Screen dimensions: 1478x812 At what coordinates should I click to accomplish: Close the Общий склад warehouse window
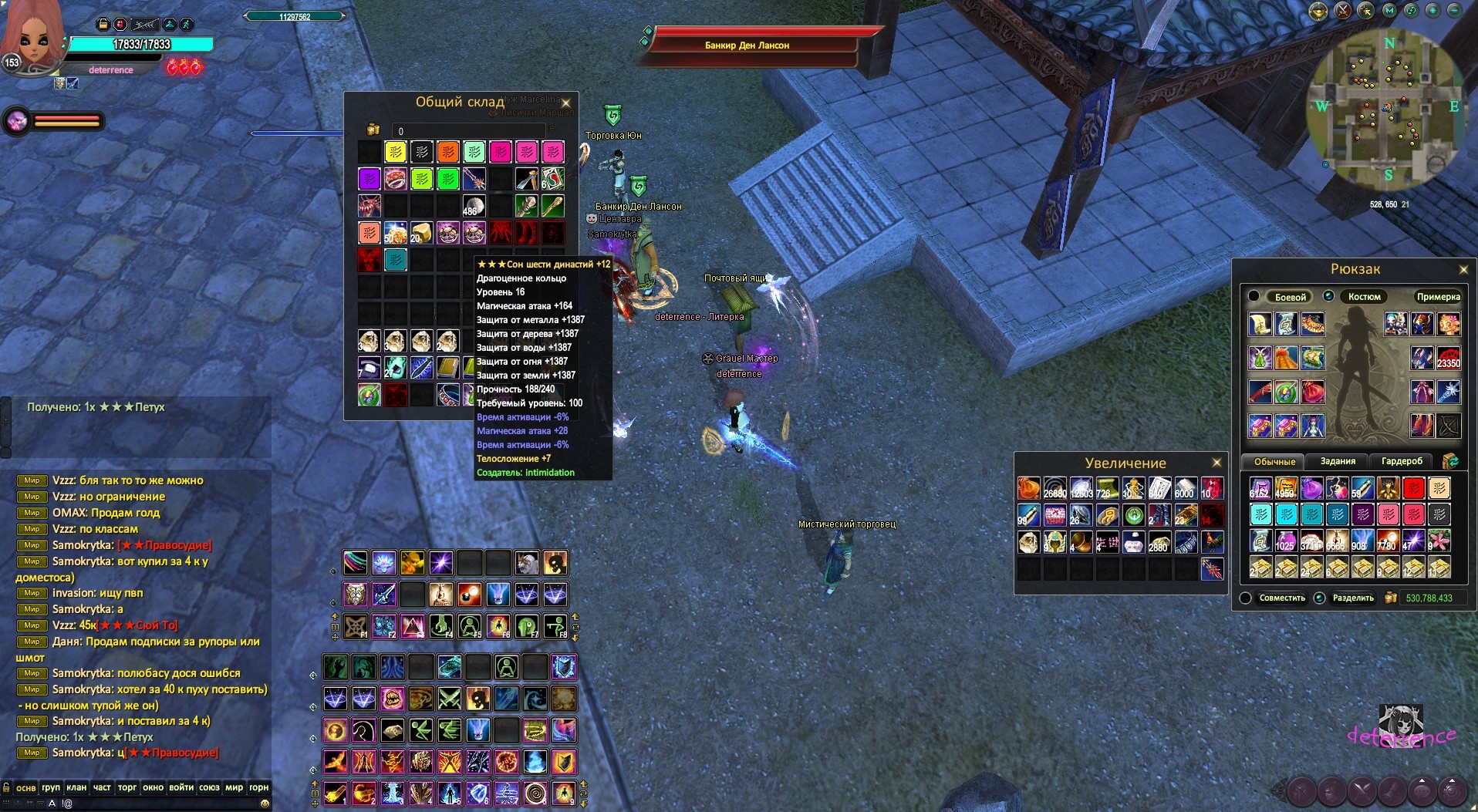(x=565, y=103)
